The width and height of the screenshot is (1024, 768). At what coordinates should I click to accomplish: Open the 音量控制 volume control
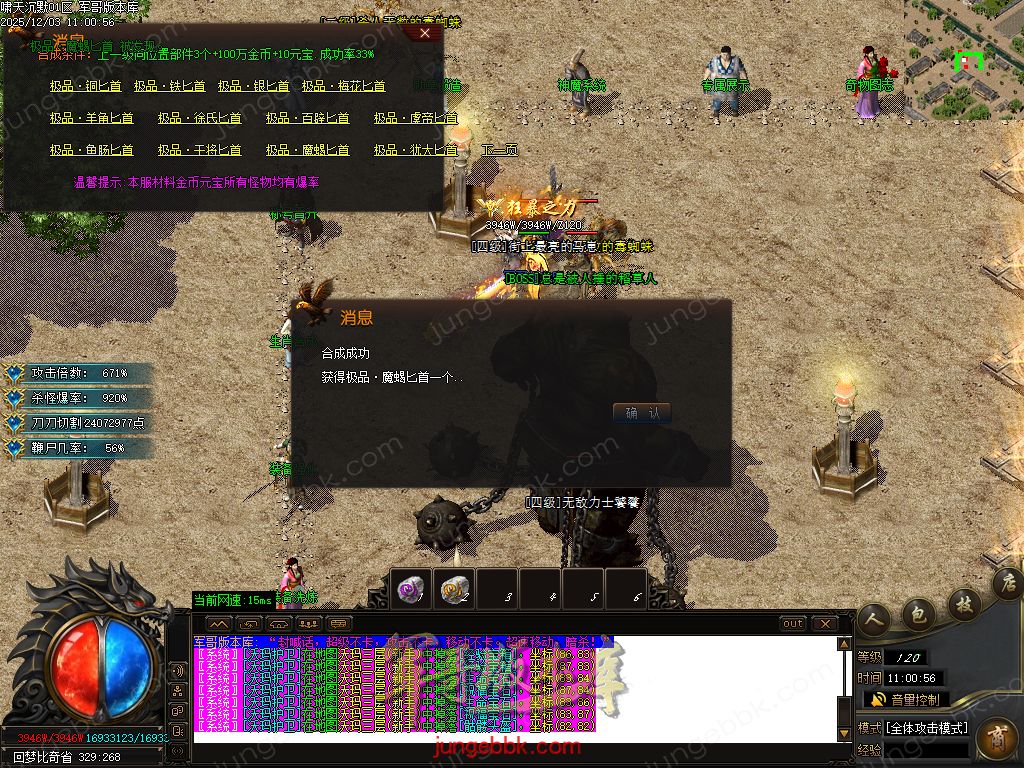[905, 700]
